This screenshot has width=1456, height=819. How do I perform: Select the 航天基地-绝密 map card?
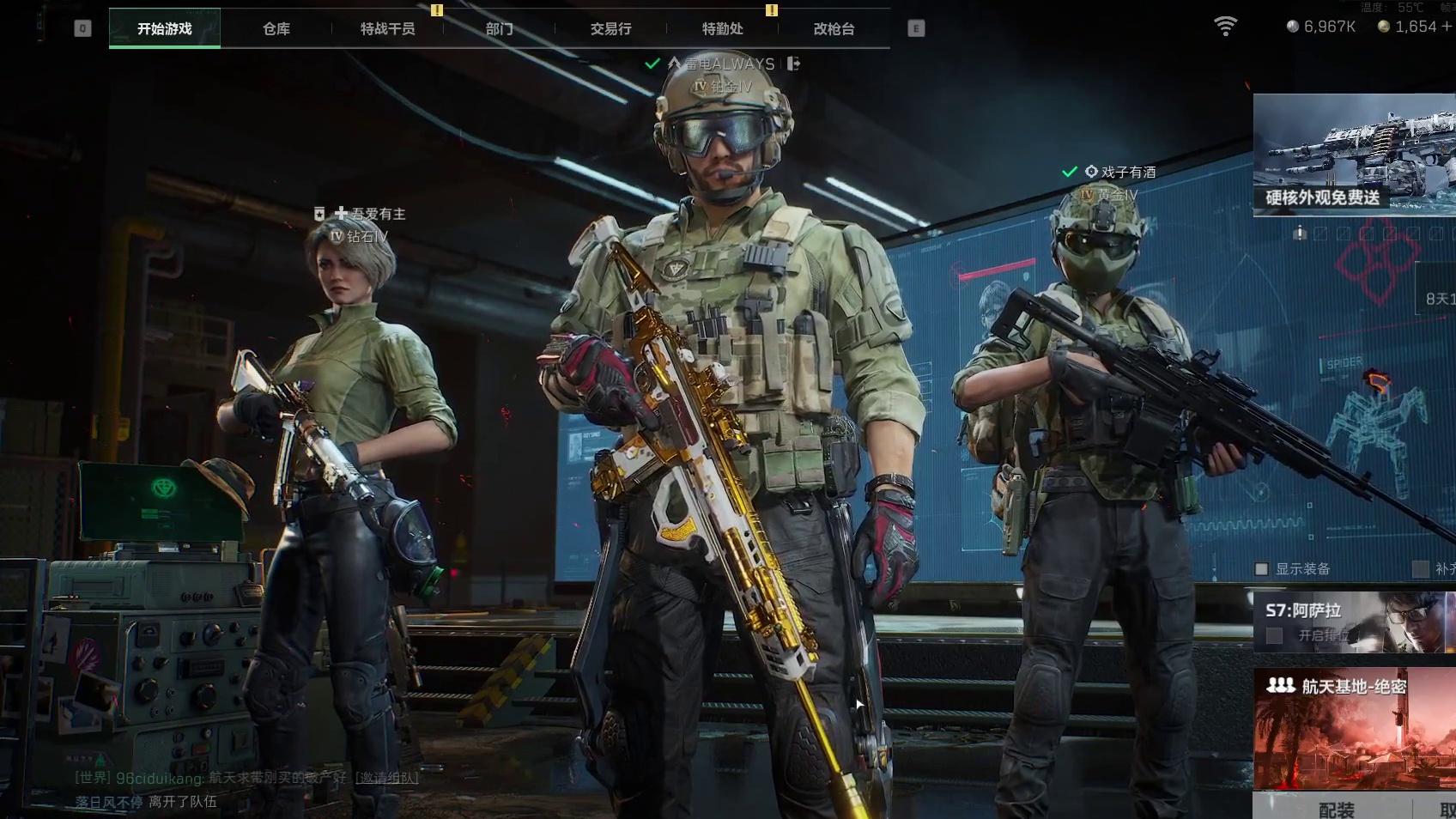(1354, 728)
